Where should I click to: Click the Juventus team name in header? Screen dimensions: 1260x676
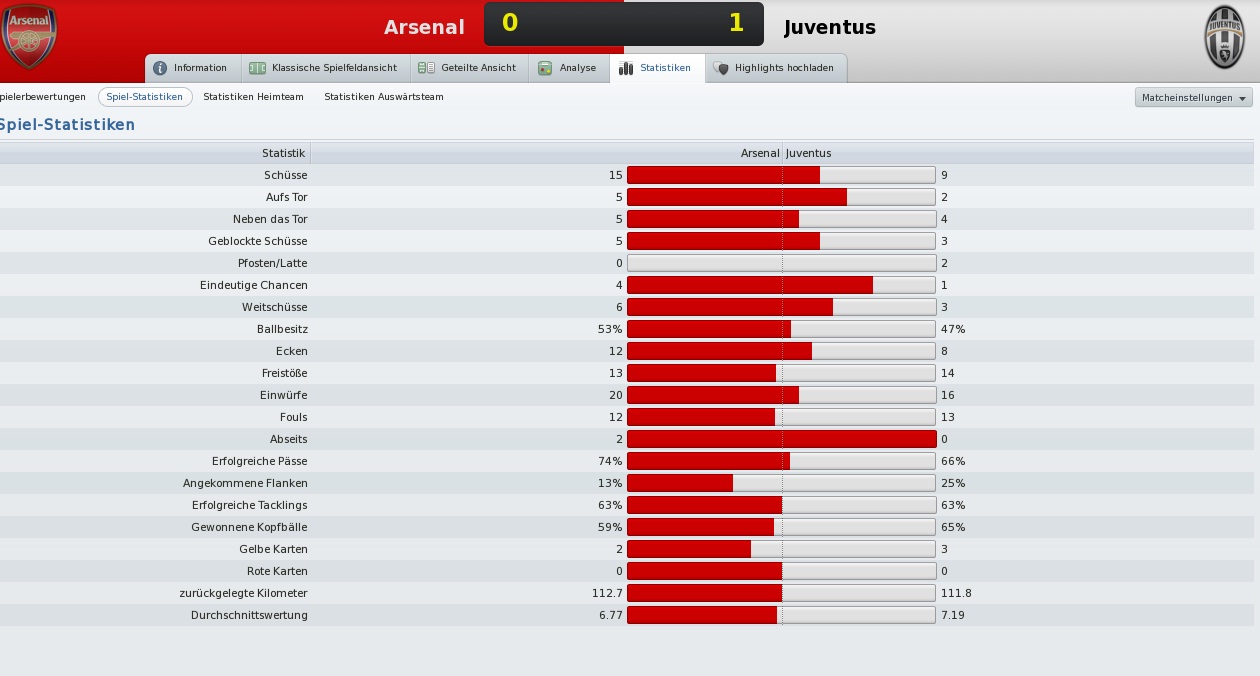coord(830,27)
